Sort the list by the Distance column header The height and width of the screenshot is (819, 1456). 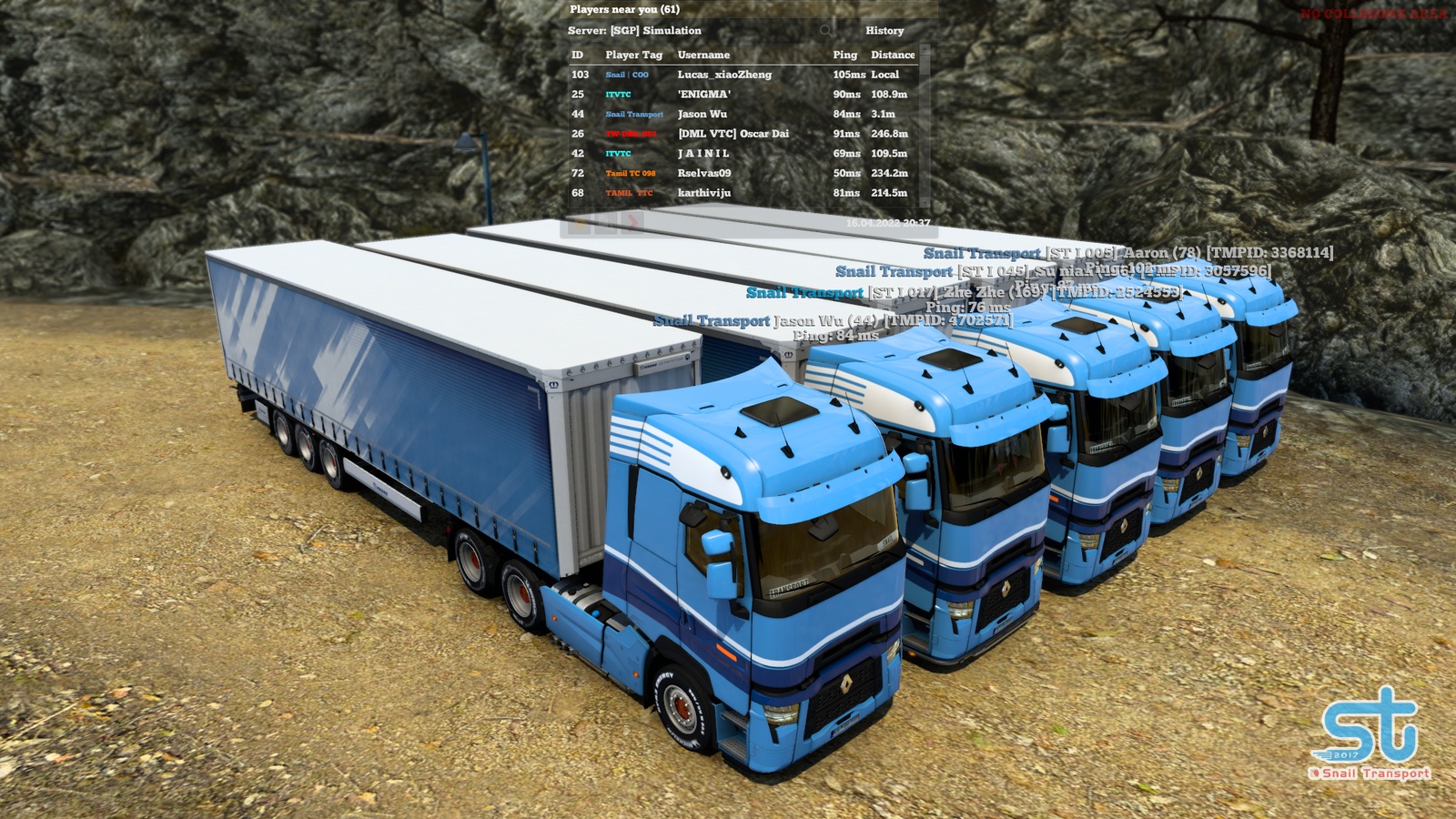(x=892, y=56)
